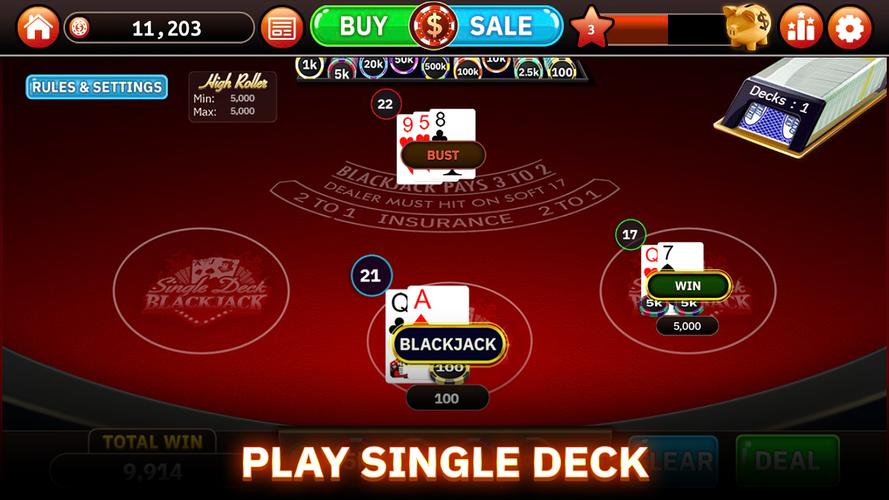Screen dimensions: 889x500
Task: Select the 1k betting chip
Action: tap(310, 66)
